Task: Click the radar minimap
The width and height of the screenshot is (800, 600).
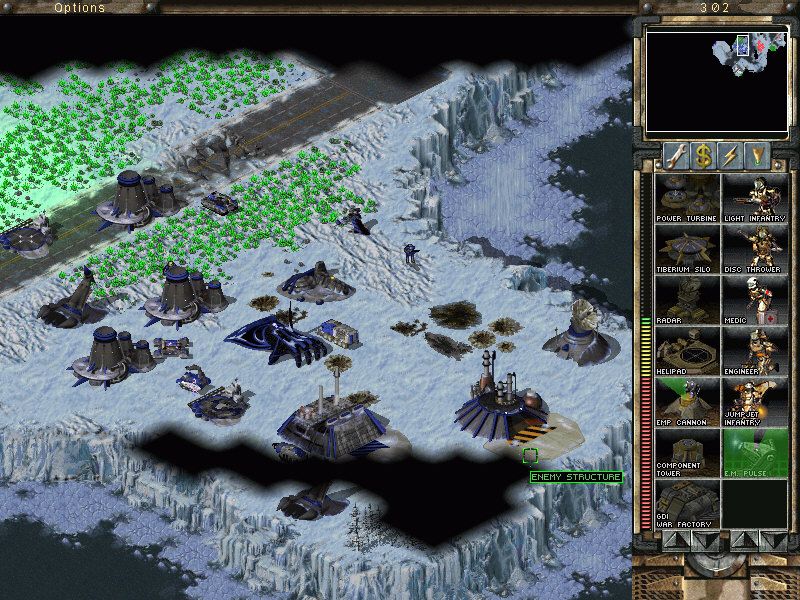Action: [x=714, y=82]
